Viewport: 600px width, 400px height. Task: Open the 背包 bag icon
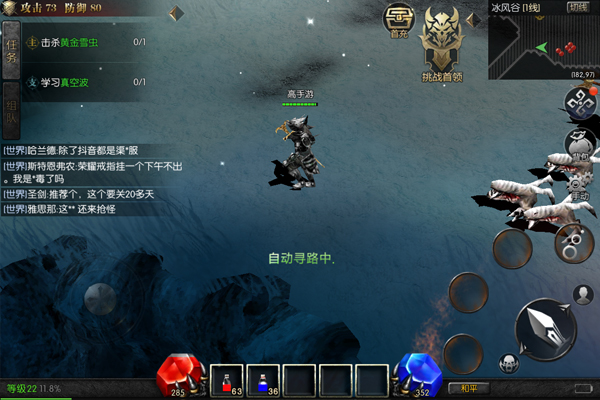[x=582, y=141]
